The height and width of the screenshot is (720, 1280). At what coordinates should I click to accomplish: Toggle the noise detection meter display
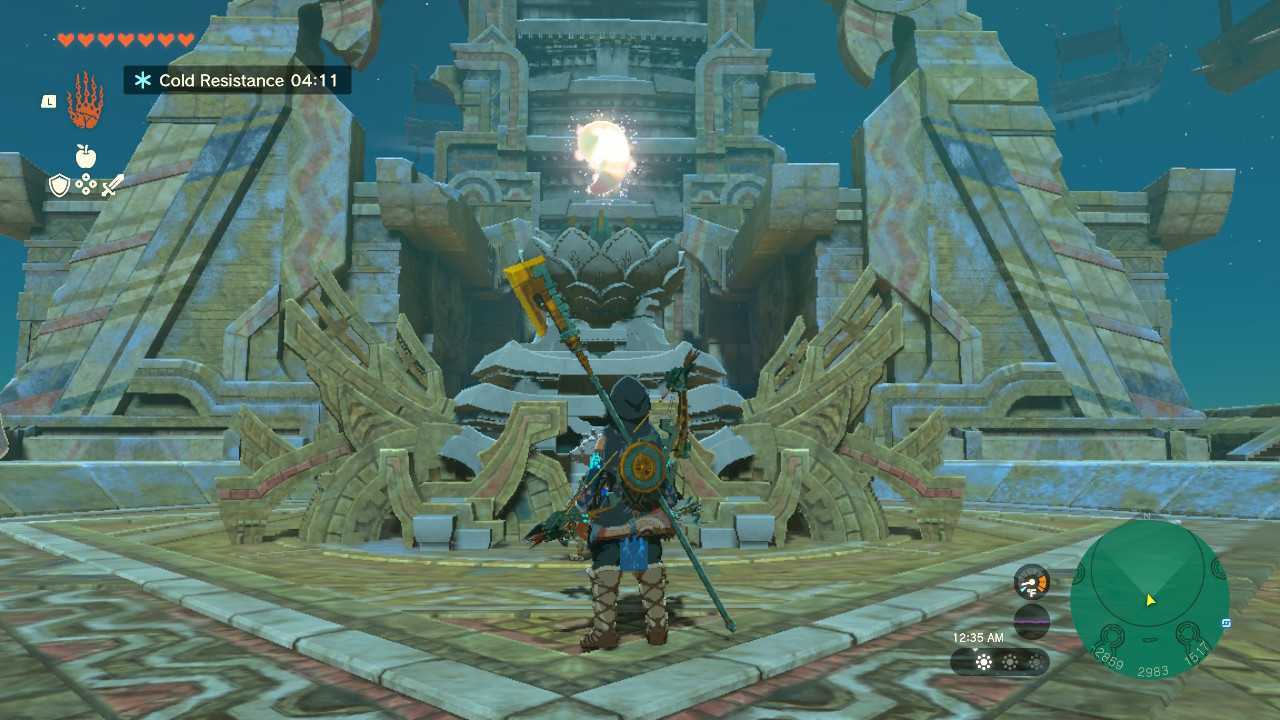[1031, 620]
